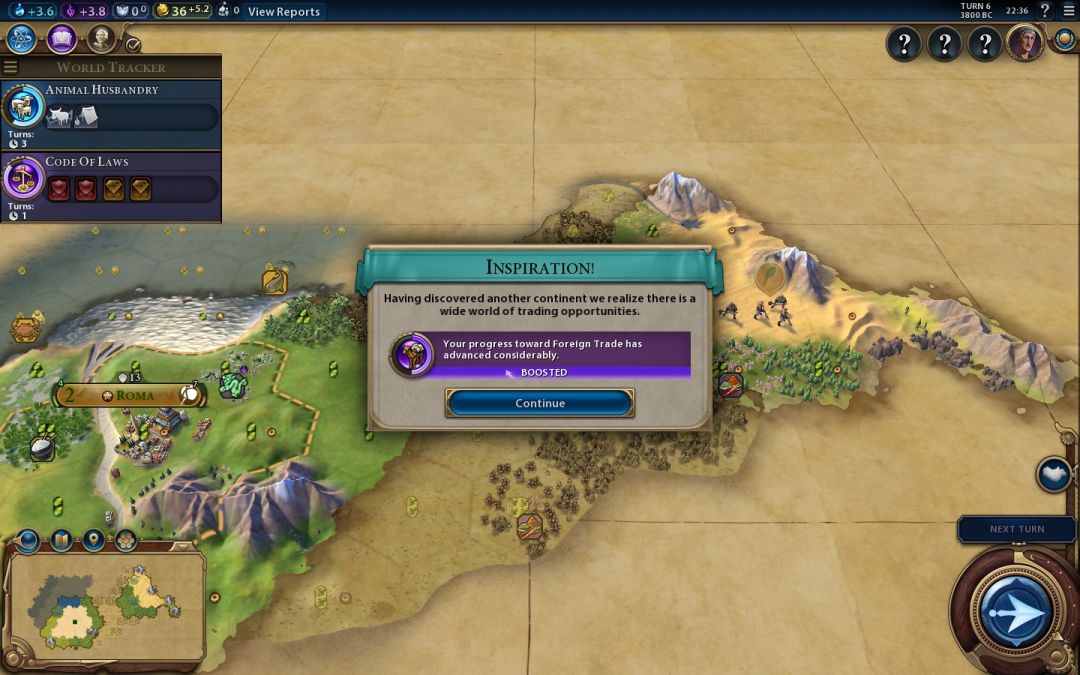
Task: Open the World Tracker options menu
Action: (11, 67)
